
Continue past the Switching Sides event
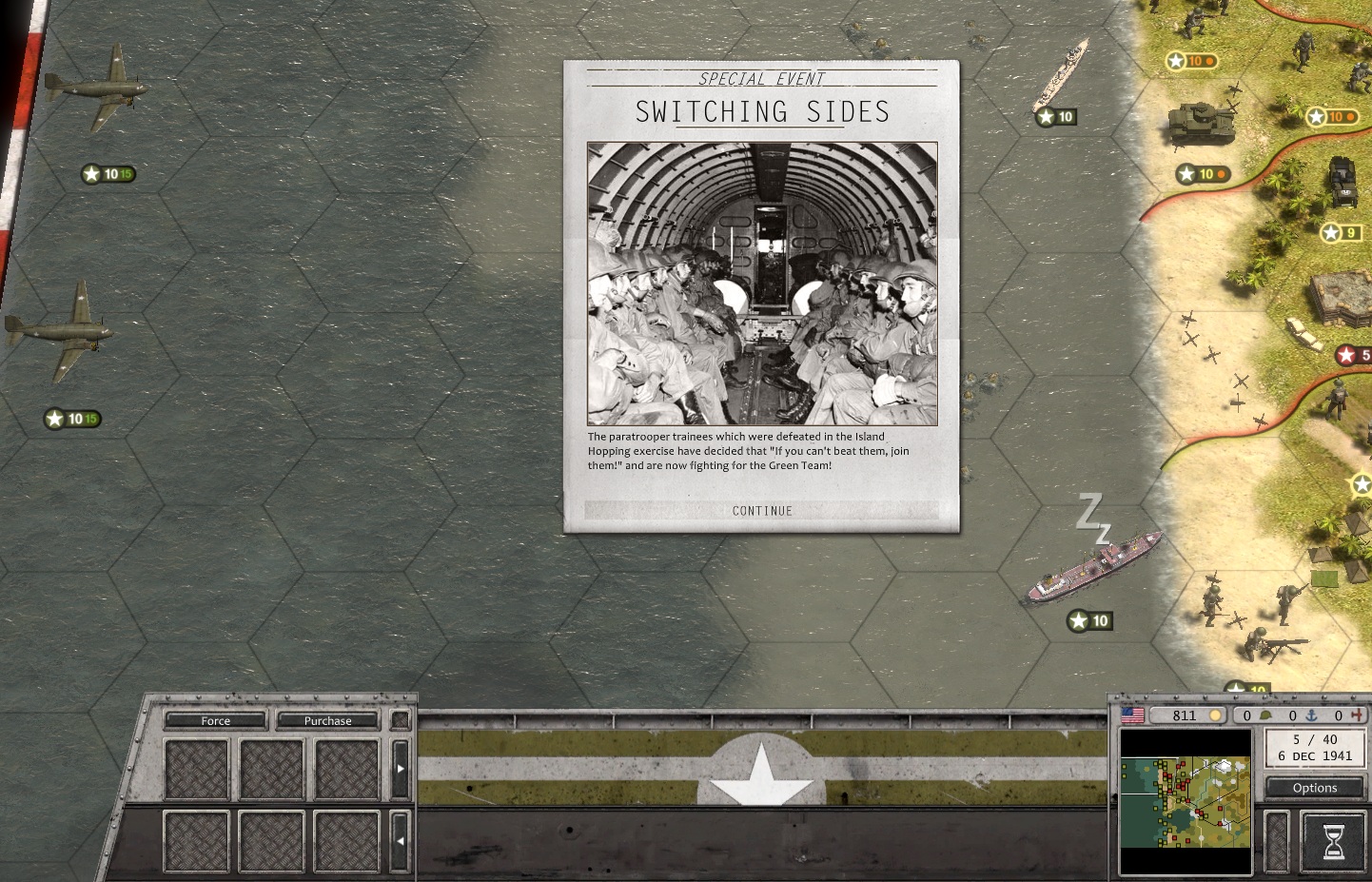[762, 511]
